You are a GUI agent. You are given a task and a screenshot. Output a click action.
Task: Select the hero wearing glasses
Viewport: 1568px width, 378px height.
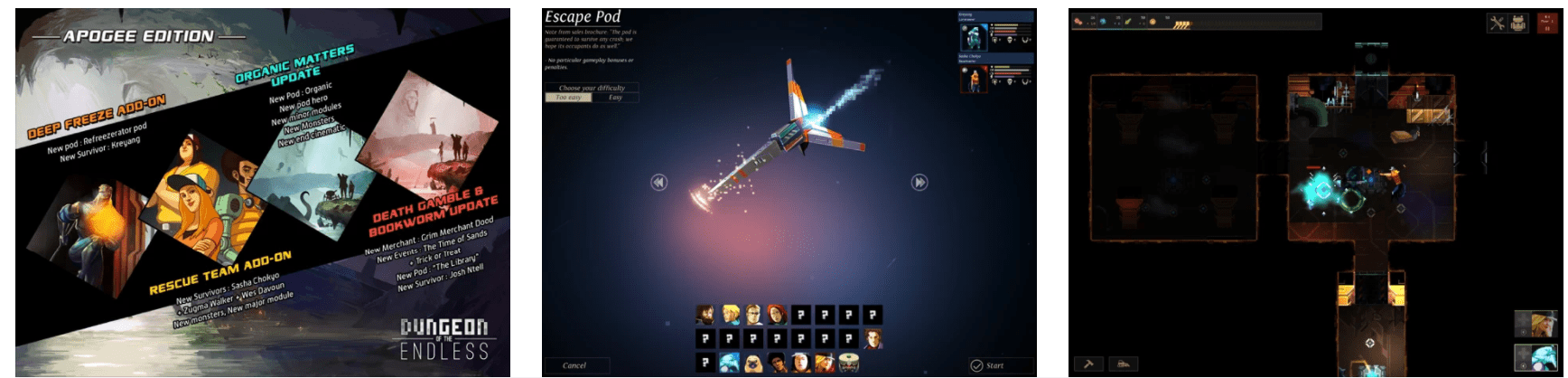[753, 315]
